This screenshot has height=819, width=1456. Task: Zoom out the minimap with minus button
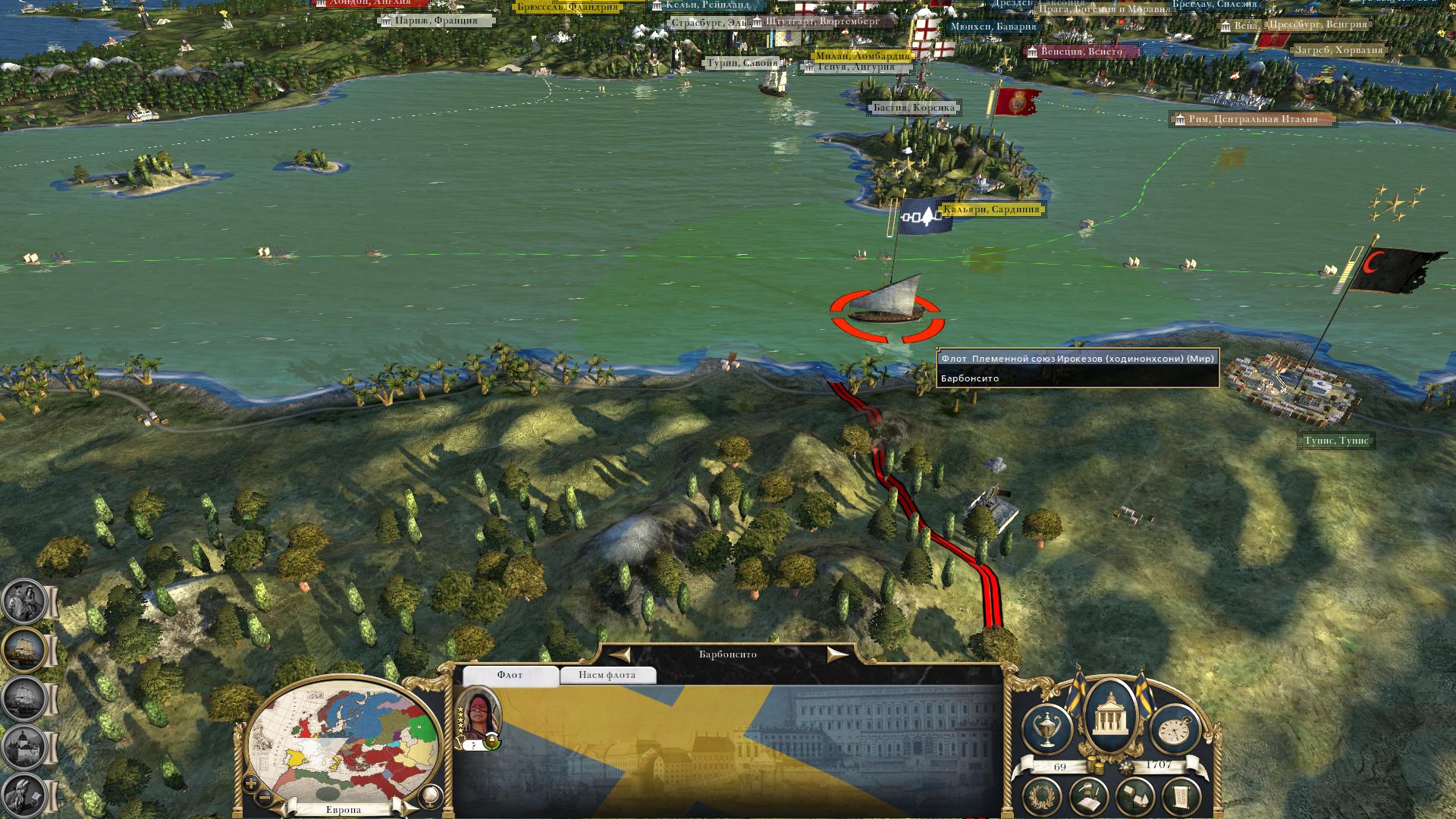tap(265, 799)
